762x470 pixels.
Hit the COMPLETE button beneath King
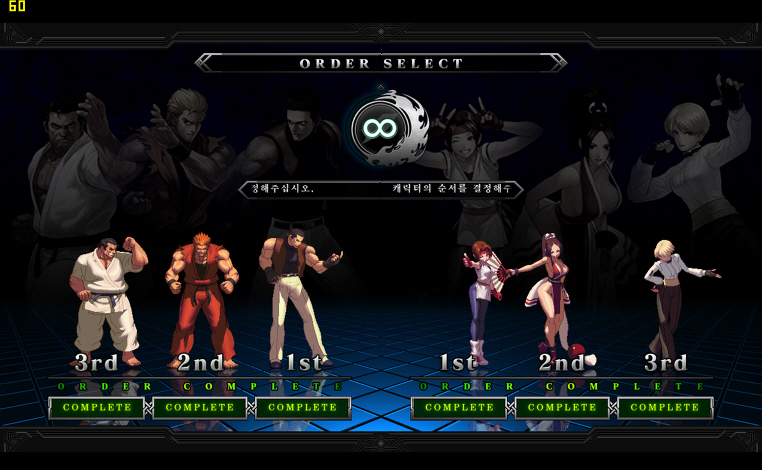(x=665, y=408)
